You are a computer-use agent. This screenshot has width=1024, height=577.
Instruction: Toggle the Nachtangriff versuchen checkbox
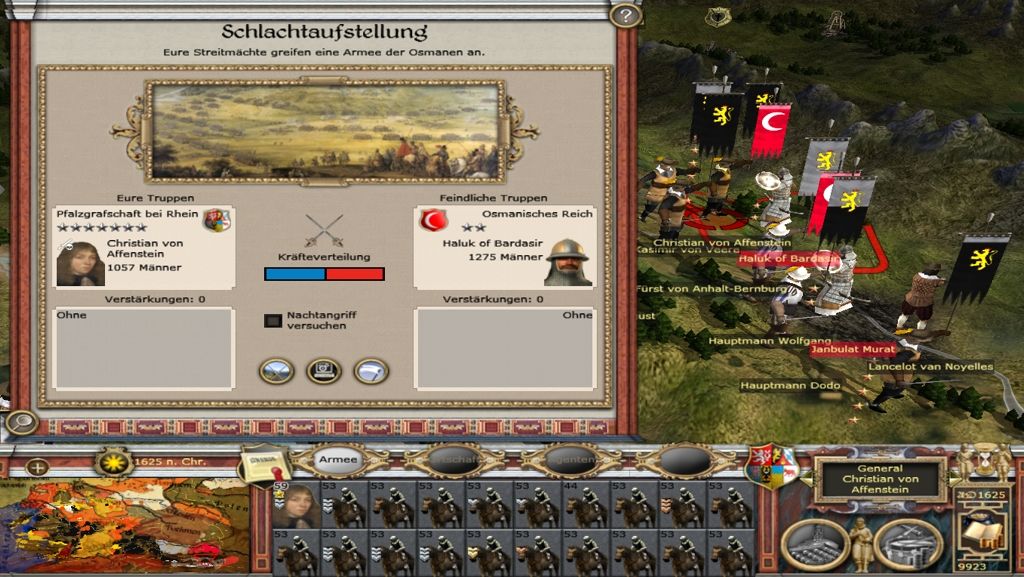pyautogui.click(x=272, y=321)
